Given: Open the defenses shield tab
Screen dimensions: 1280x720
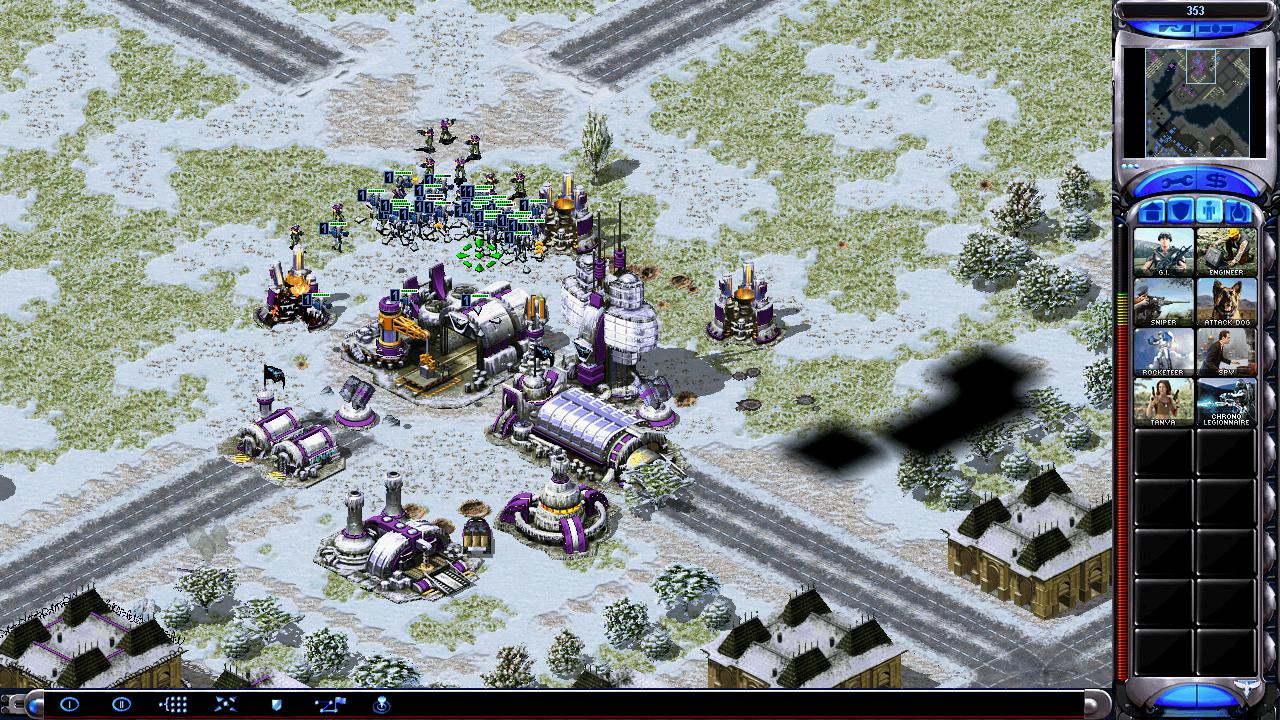Looking at the screenshot, I should 1180,212.
